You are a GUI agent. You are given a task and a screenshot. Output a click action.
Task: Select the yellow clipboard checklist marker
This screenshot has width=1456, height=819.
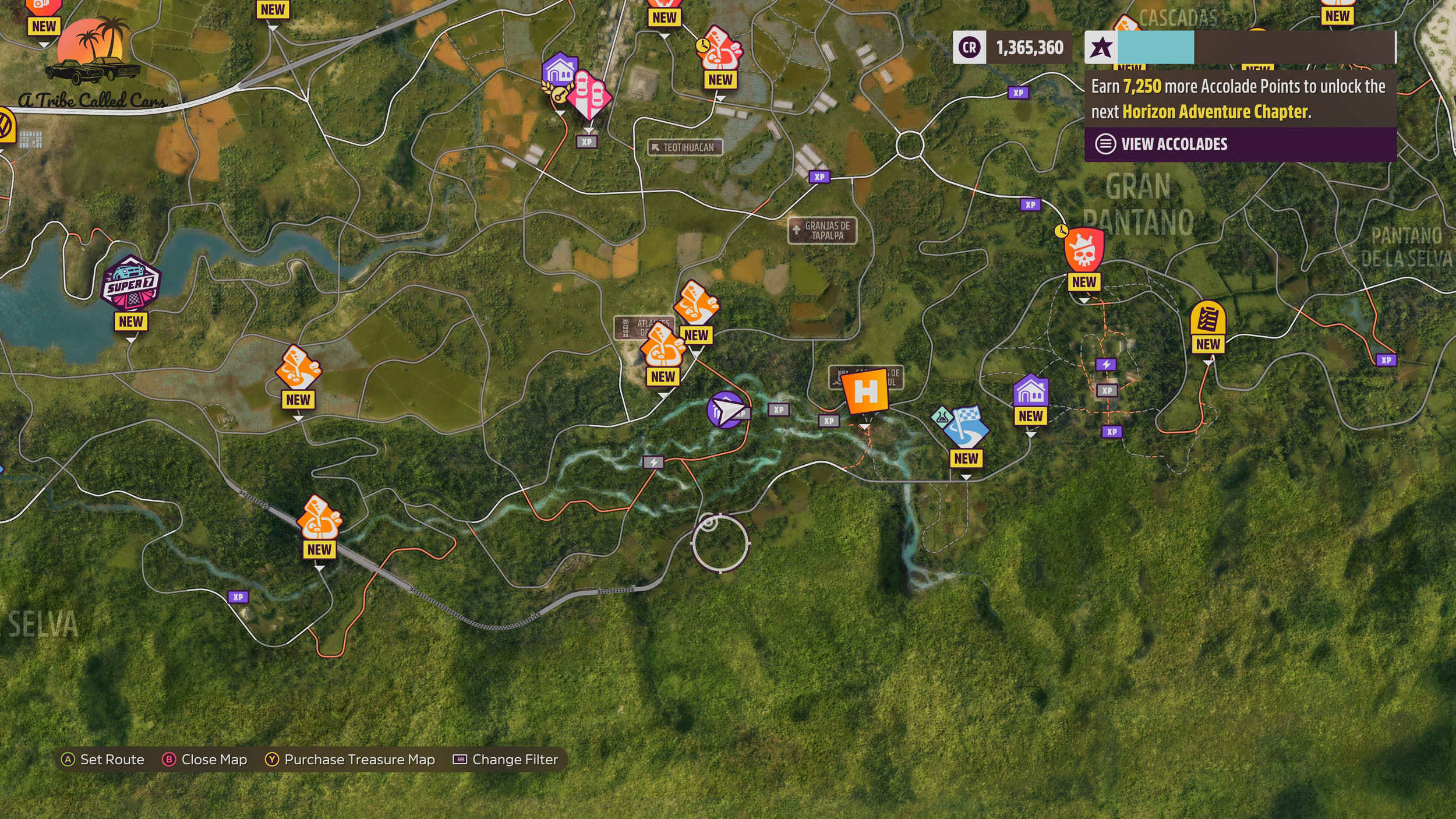1207,319
